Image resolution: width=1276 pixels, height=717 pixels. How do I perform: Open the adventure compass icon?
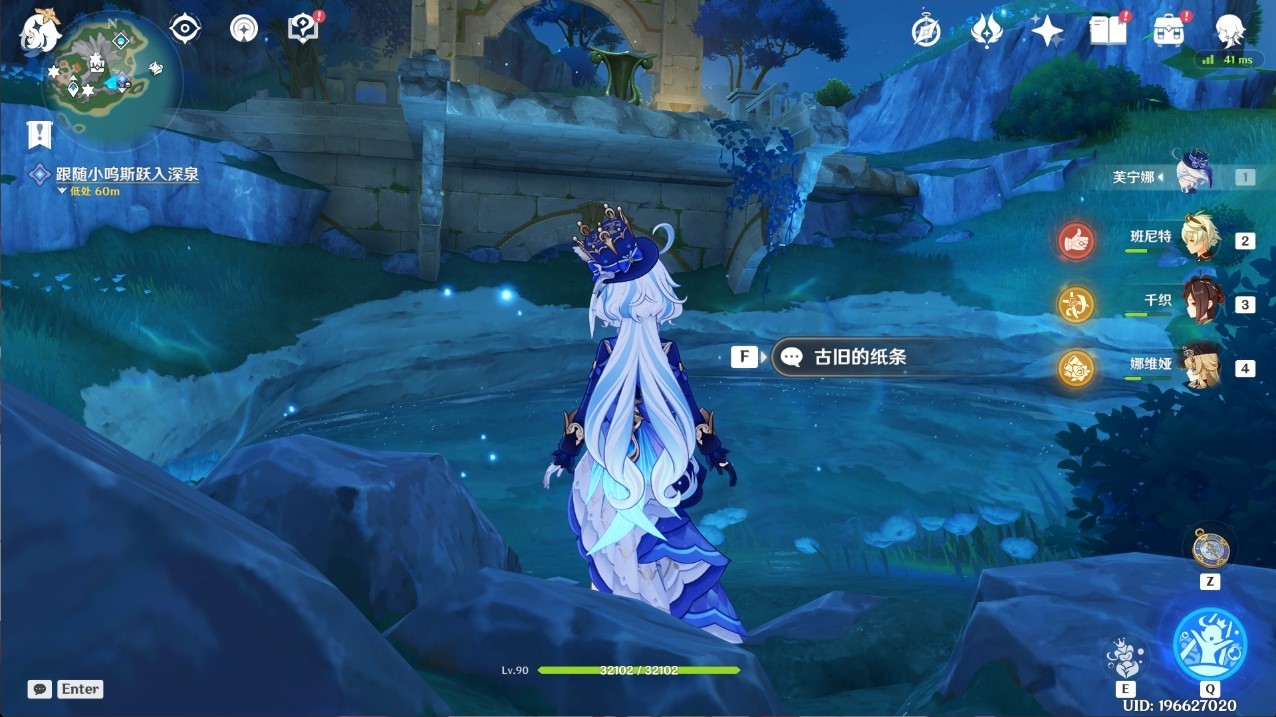tap(926, 31)
